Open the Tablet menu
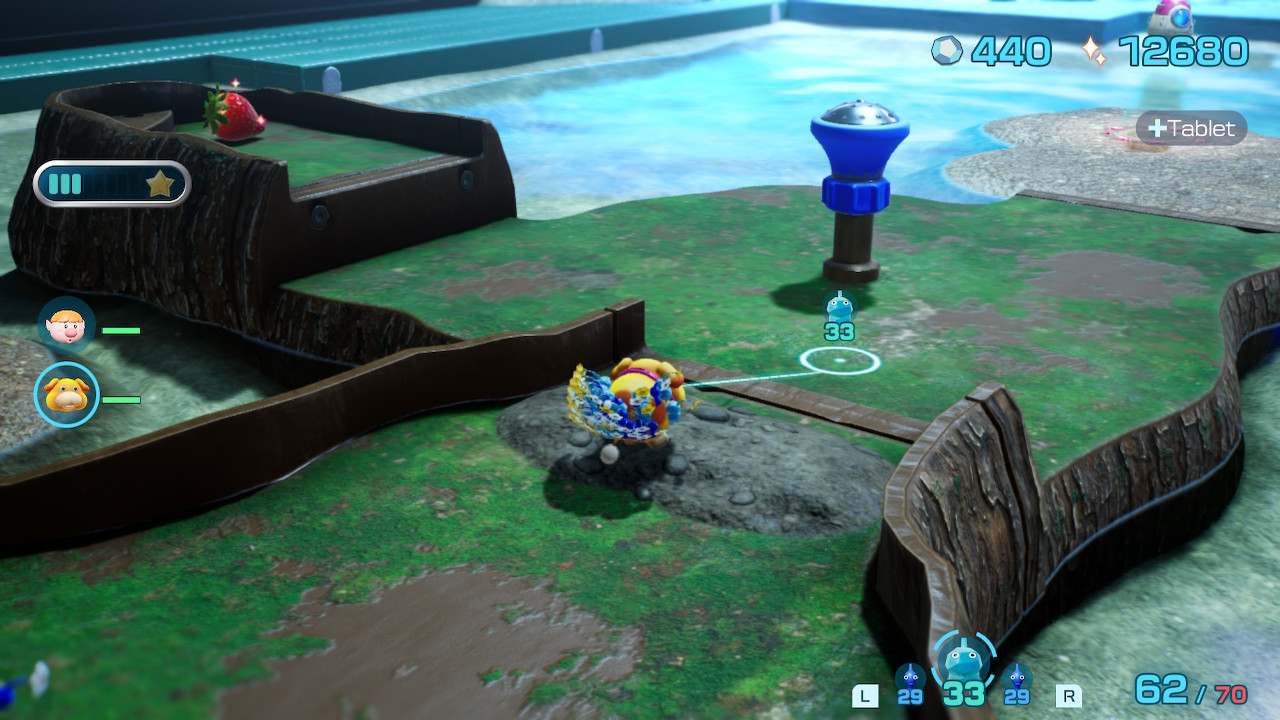The width and height of the screenshot is (1280, 720). tap(1191, 129)
